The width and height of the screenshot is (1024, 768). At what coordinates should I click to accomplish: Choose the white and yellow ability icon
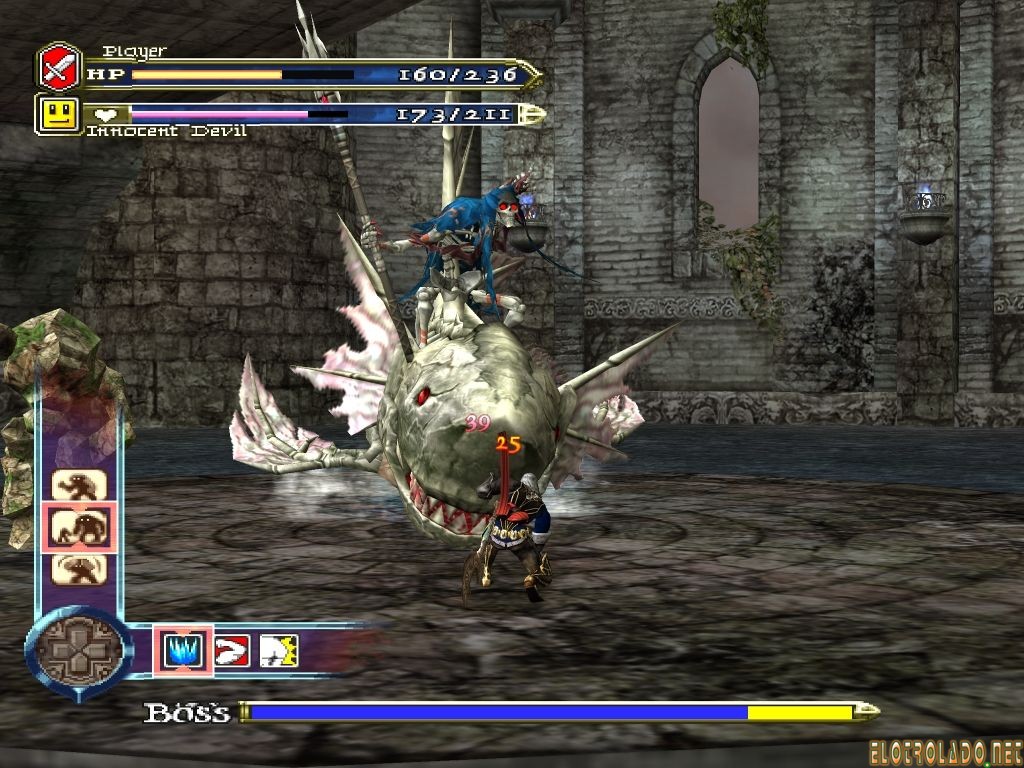pos(279,651)
